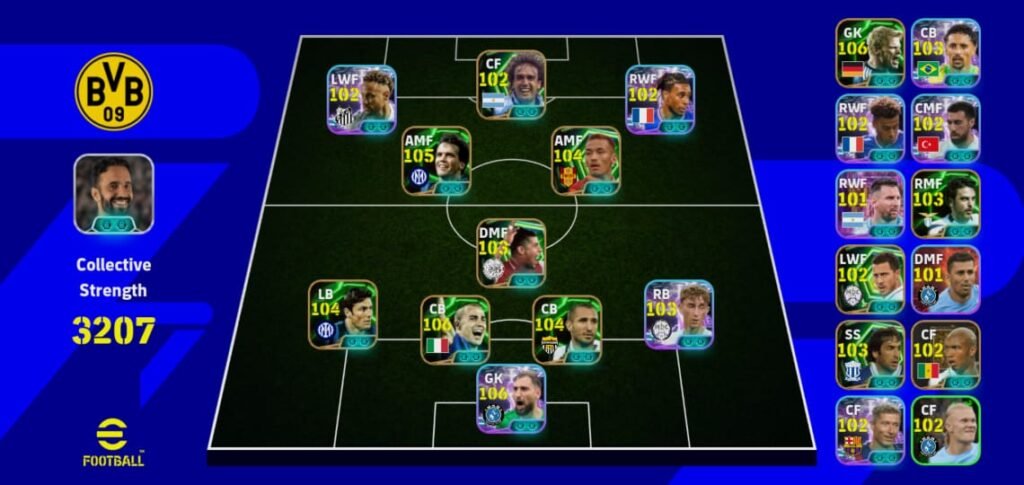Select the DMF 101 substitute card
The height and width of the screenshot is (485, 1024).
(945, 279)
